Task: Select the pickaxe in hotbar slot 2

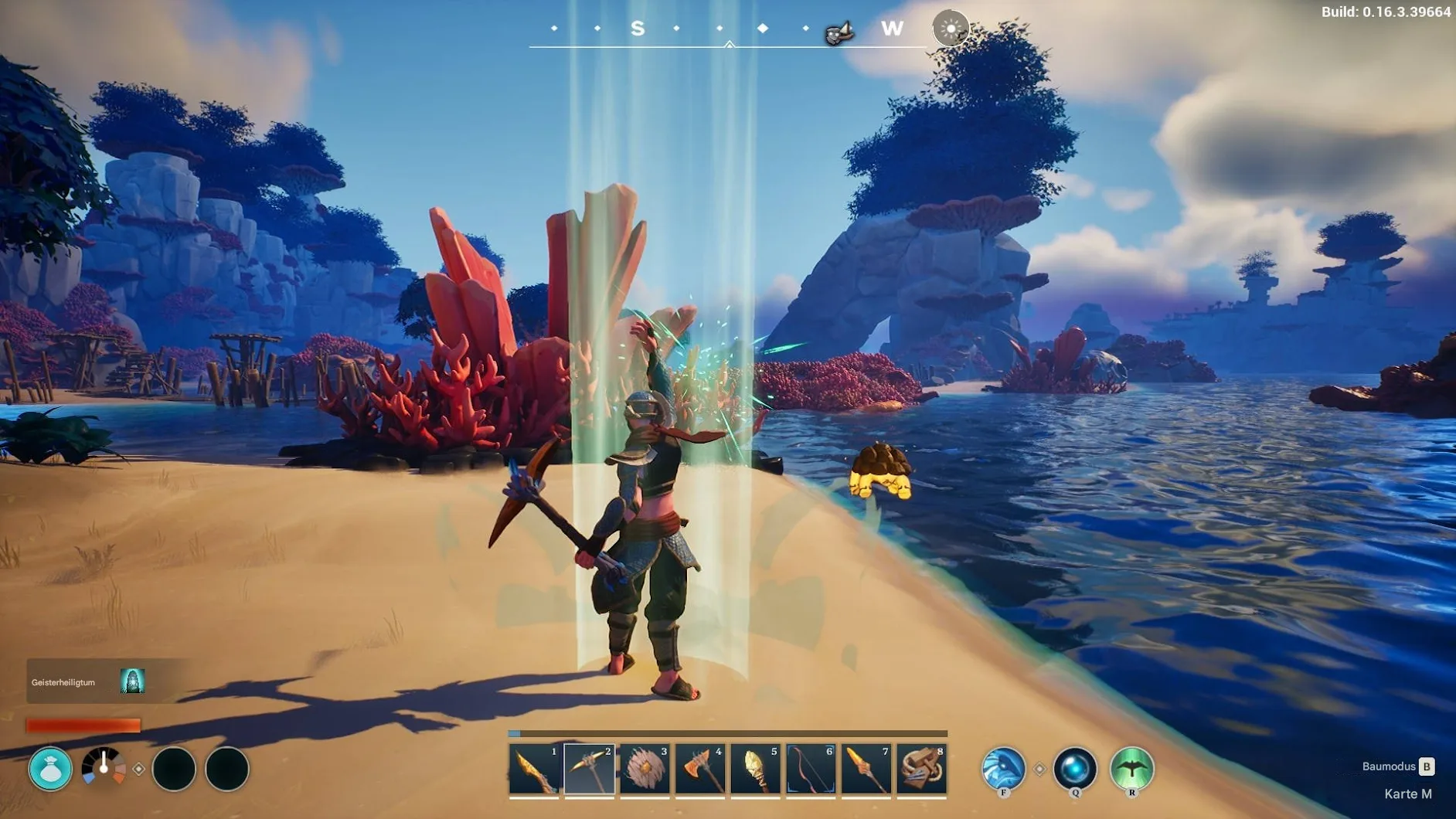Action: [590, 770]
